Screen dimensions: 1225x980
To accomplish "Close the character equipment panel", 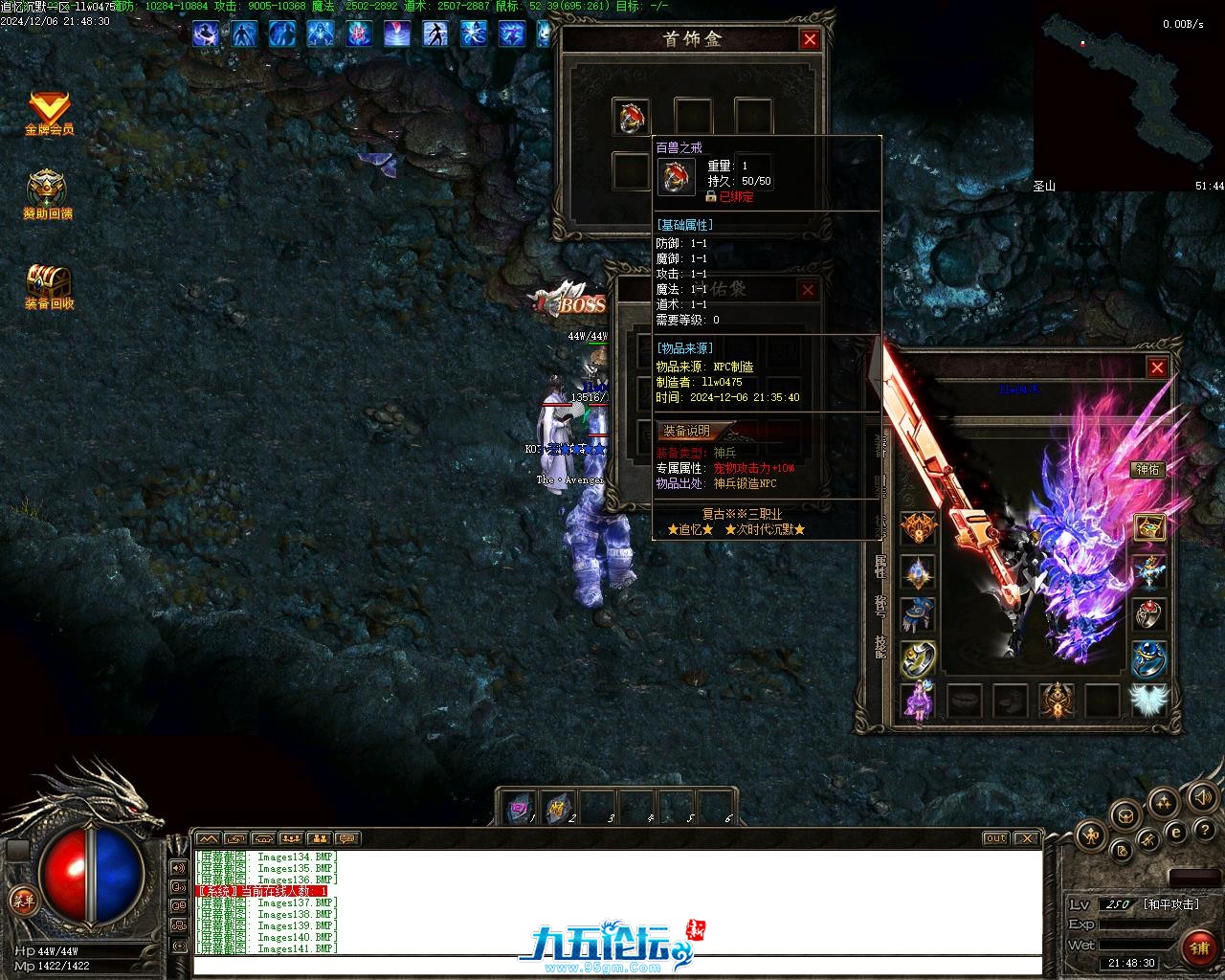I will (1157, 367).
